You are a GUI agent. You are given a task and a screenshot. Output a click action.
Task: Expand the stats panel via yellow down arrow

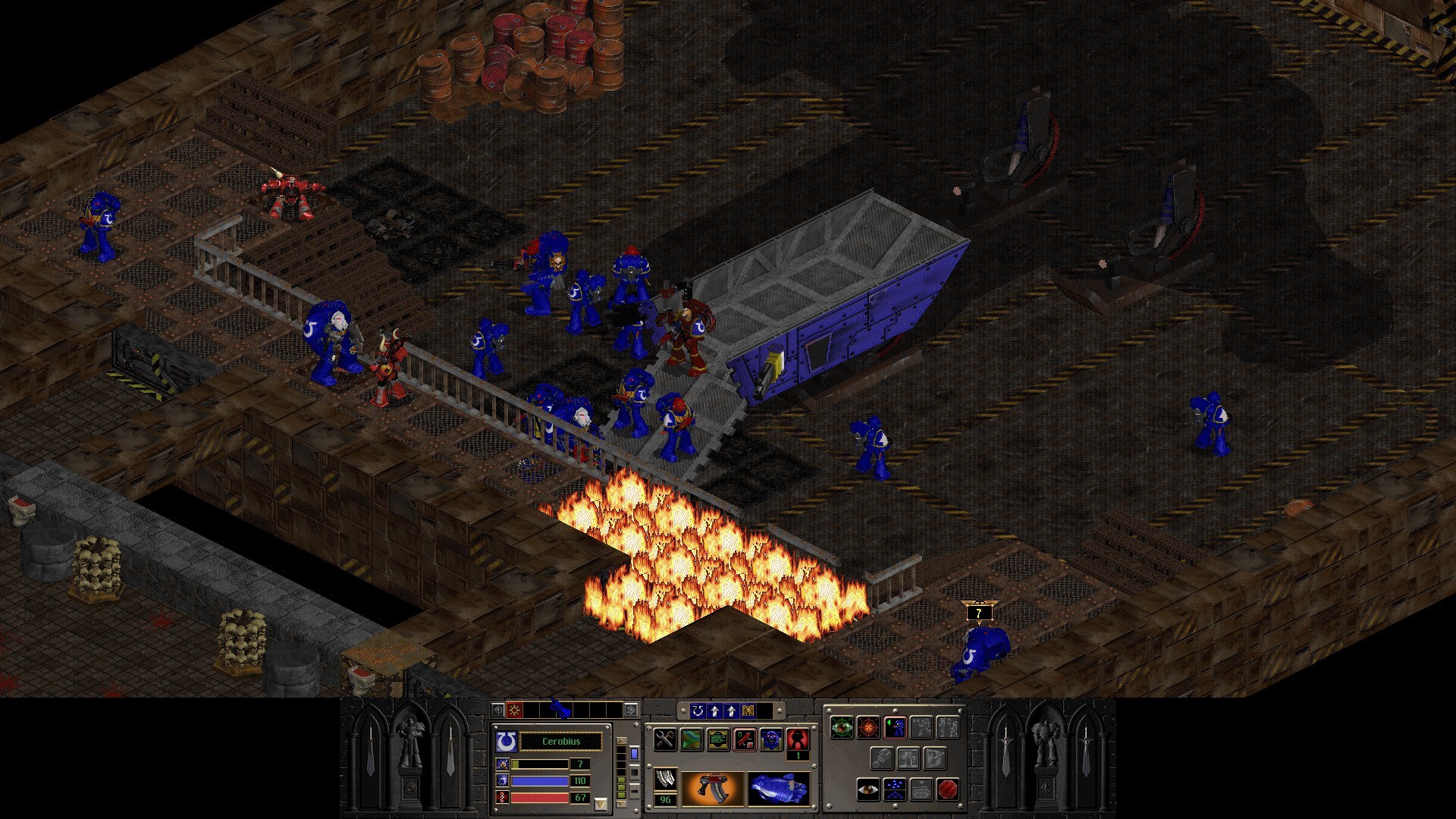(x=601, y=803)
